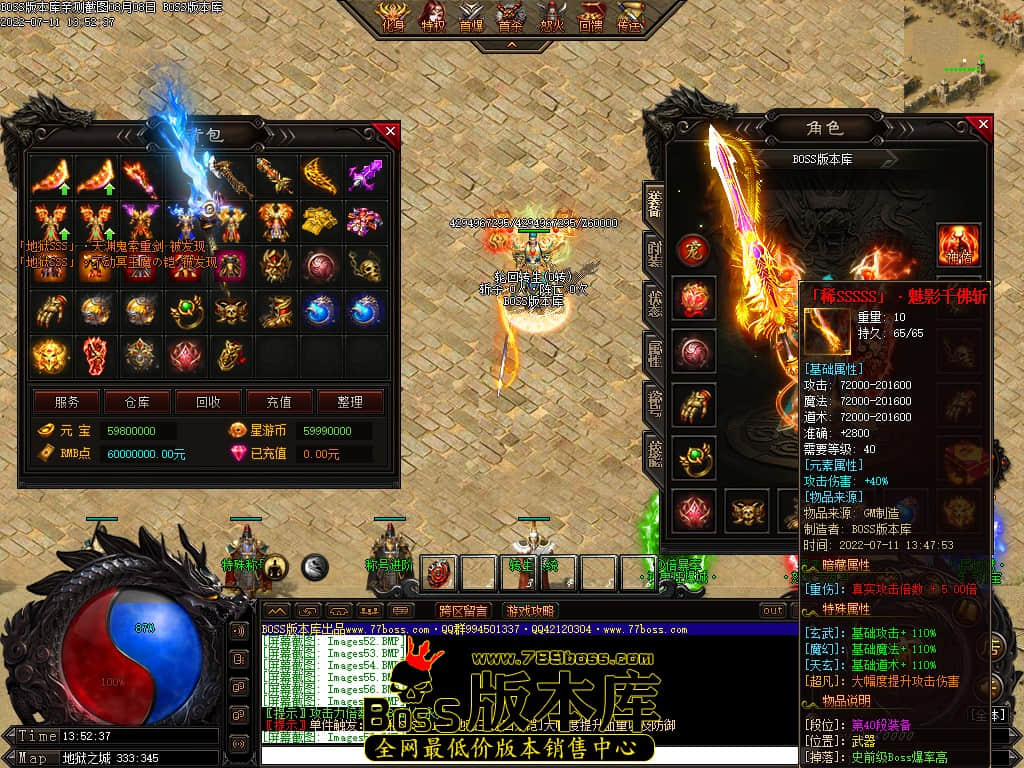Open the 跨区留言 cross-server message board
Image resolution: width=1024 pixels, height=768 pixels.
463,611
